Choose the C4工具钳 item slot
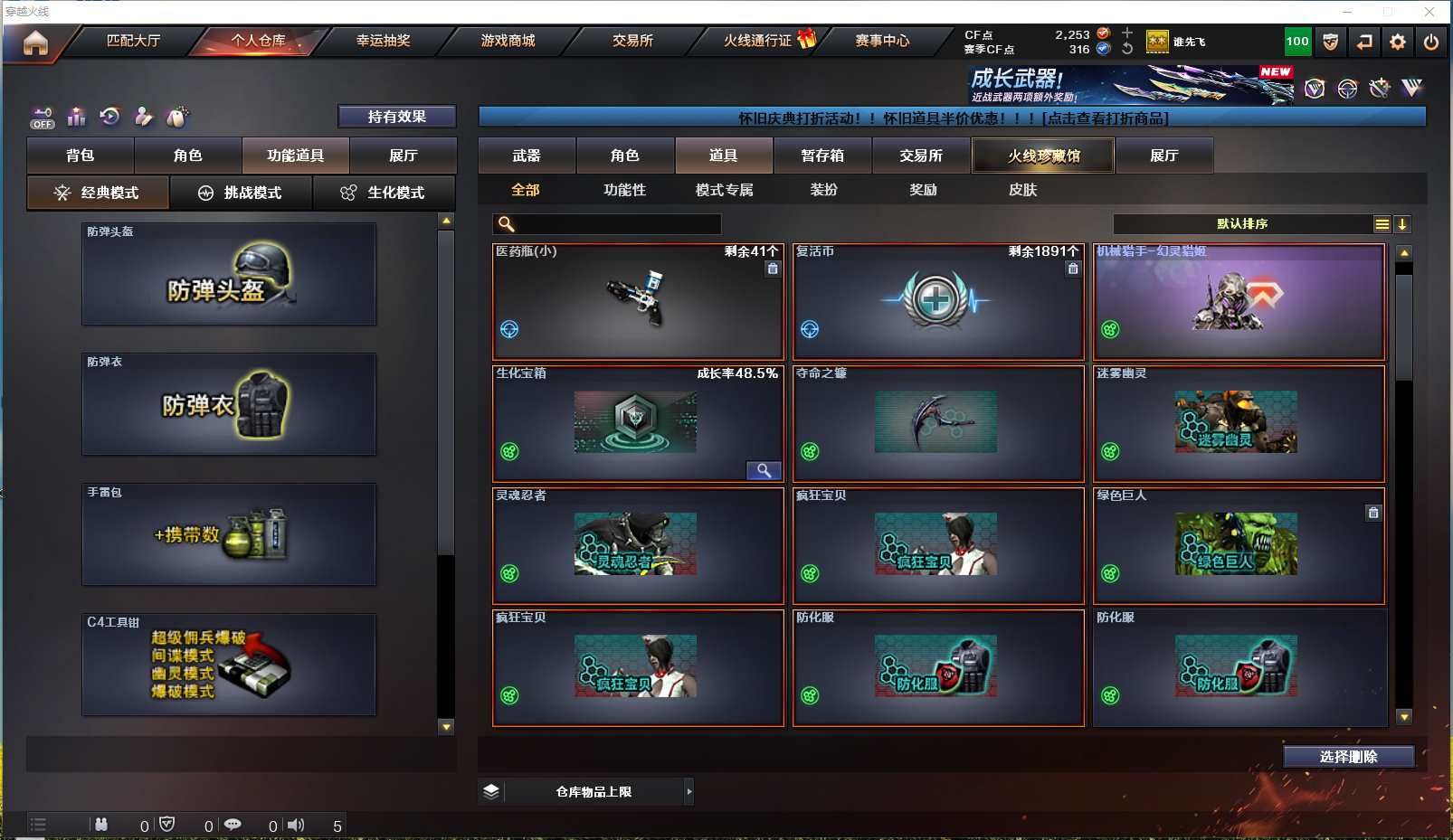 coord(229,665)
